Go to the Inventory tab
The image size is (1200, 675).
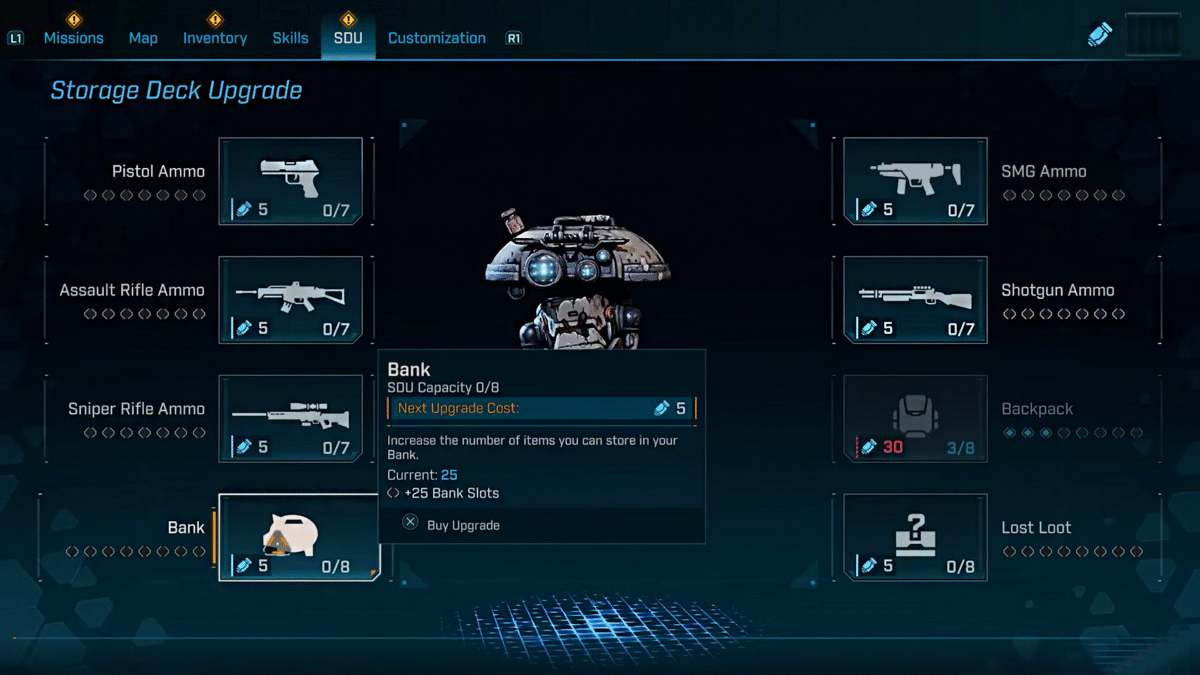[214, 38]
